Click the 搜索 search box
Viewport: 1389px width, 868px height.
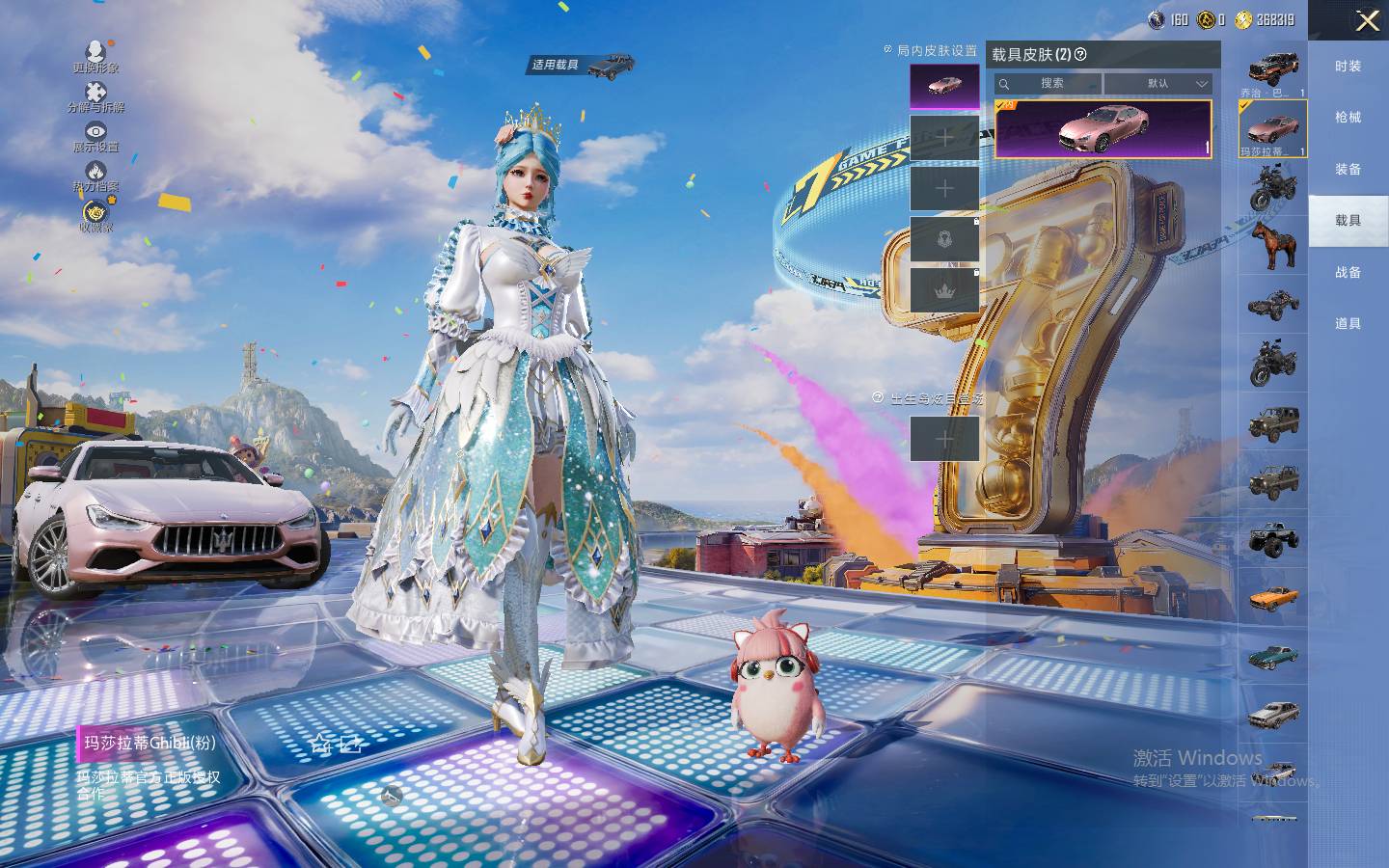(x=1049, y=84)
